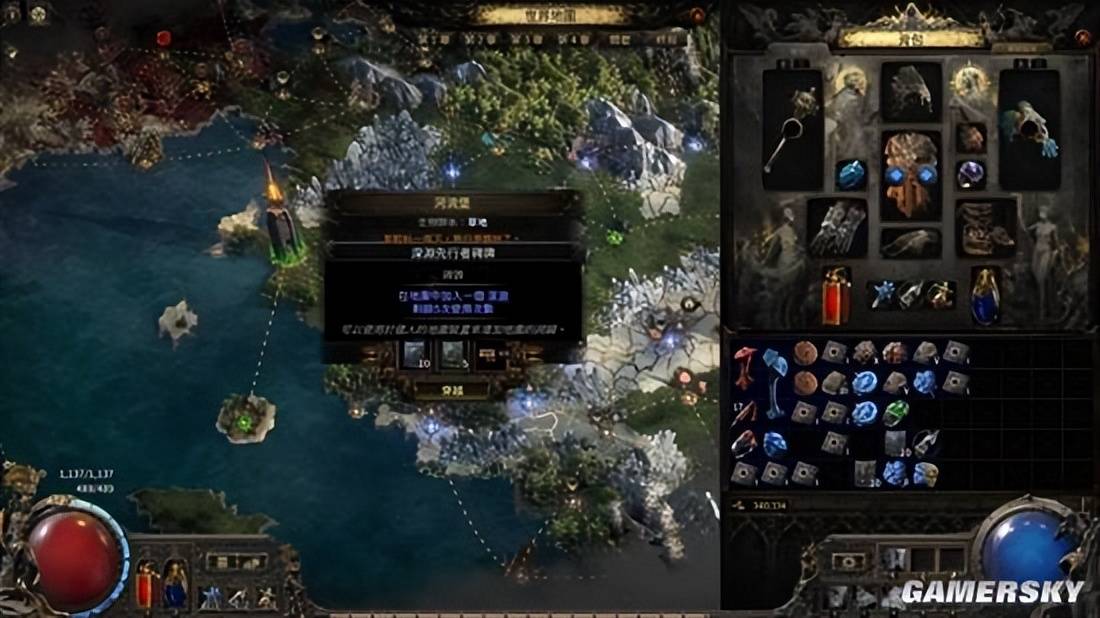Screen dimensions: 1100x618
Task: Select the purple ring equipment slot
Action: point(970,175)
